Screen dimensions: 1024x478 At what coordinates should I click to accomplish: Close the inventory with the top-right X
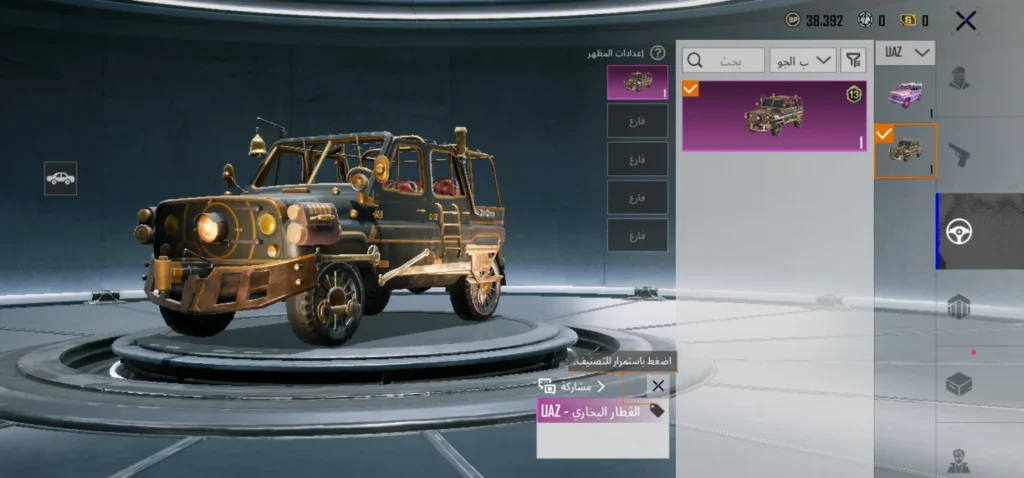[965, 21]
